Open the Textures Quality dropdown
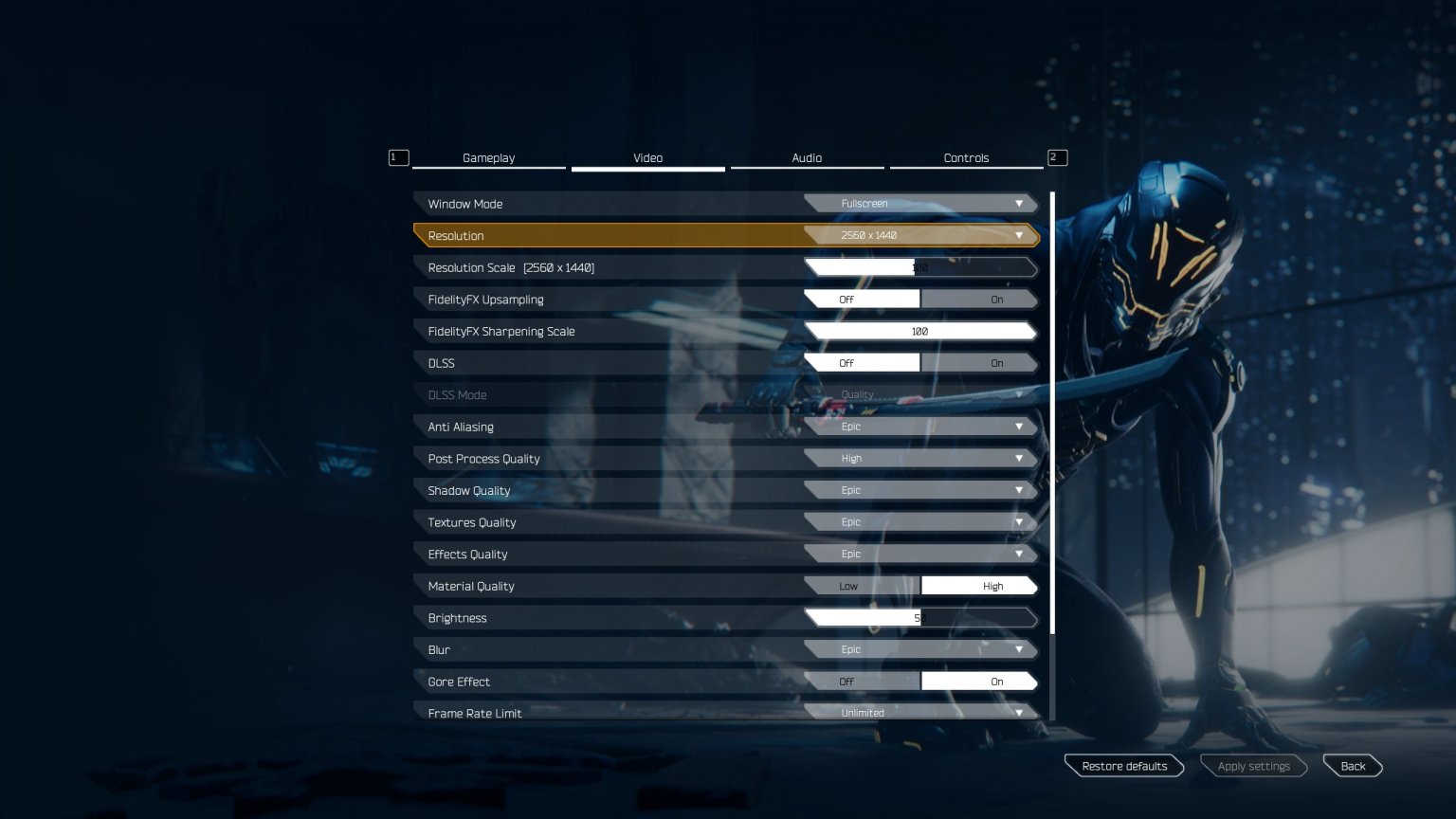This screenshot has height=819, width=1456. [x=919, y=521]
